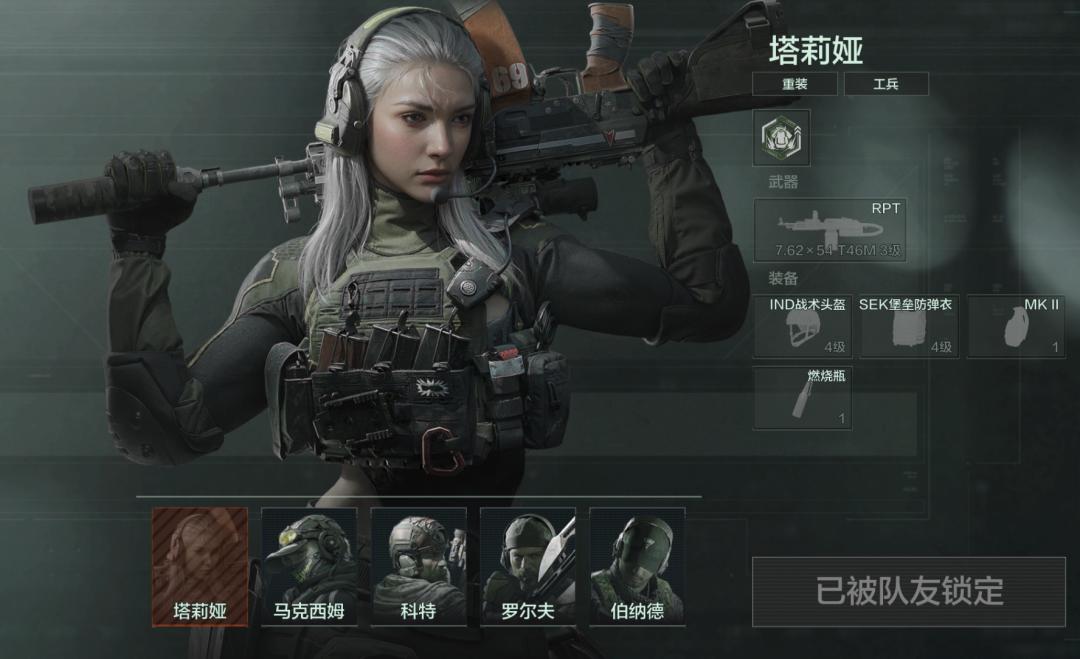Select the SEK堡垒防弹衣 armor slot
1080x659 pixels.
pos(909,326)
